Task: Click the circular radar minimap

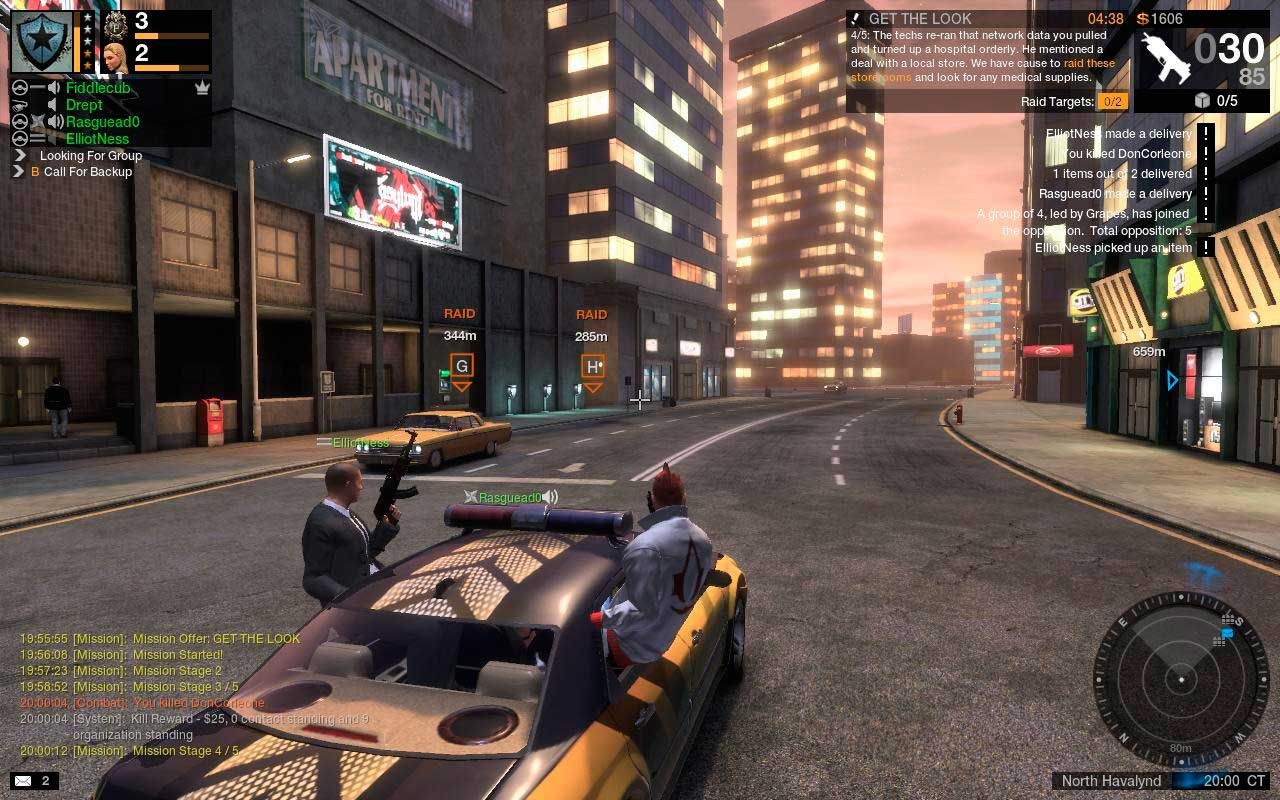Action: [x=1181, y=680]
